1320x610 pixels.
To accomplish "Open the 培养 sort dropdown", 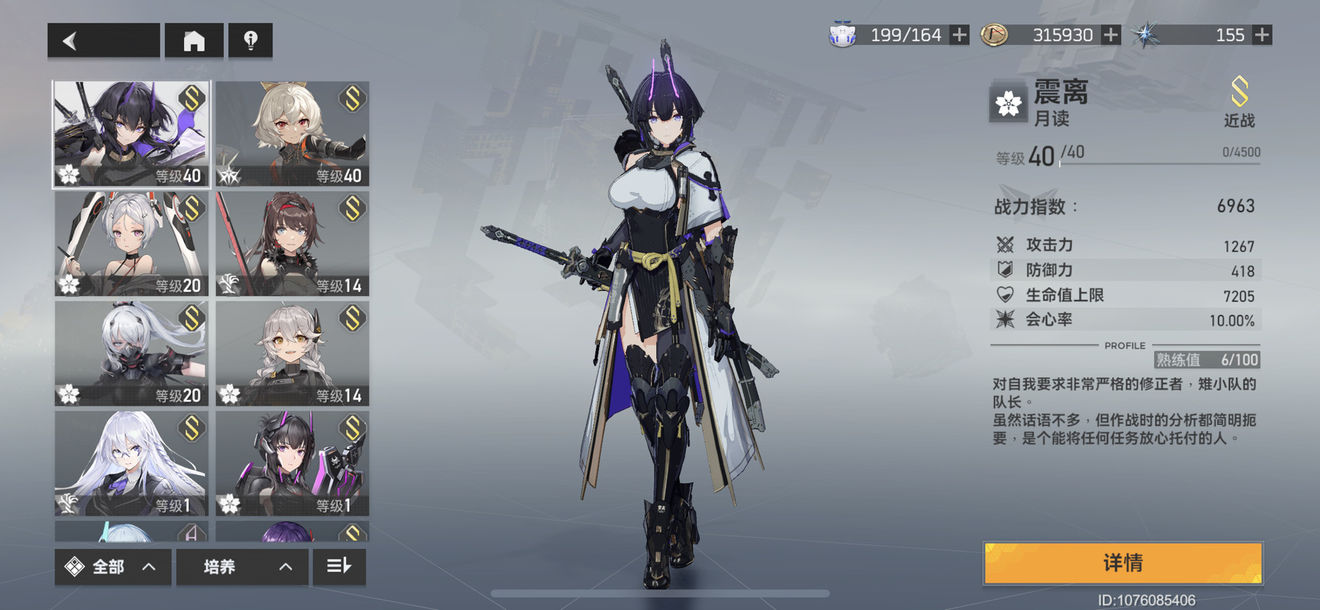I will [x=240, y=567].
